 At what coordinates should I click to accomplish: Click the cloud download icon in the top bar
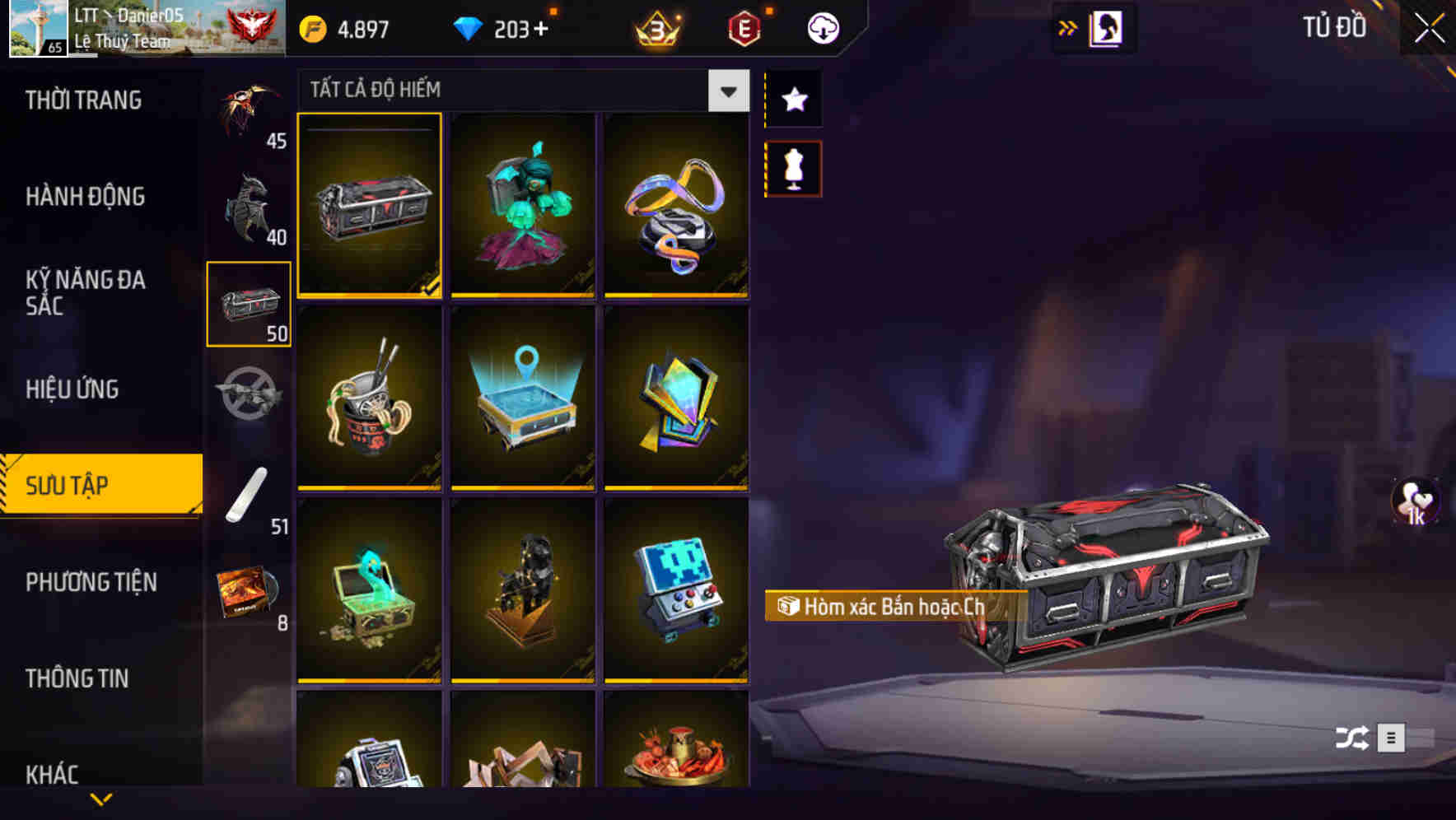(x=821, y=27)
